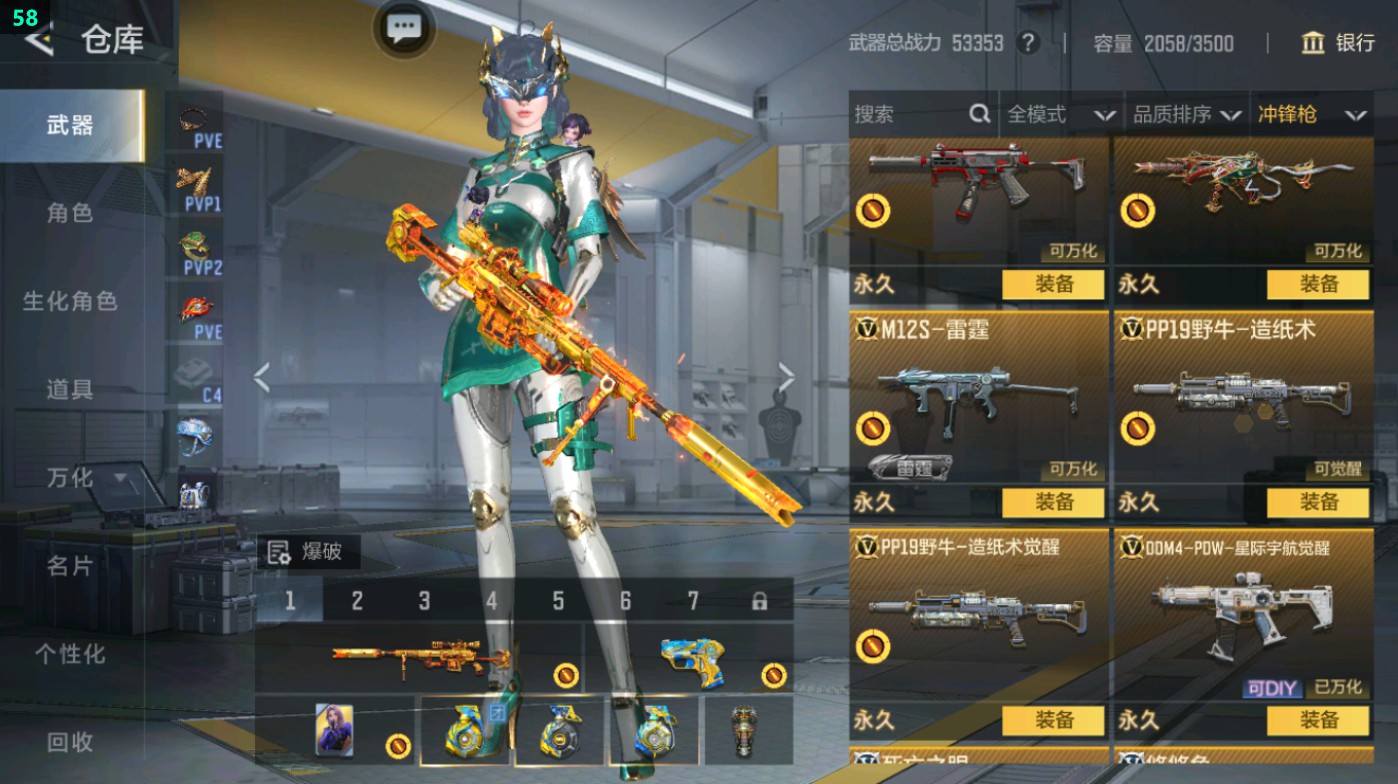This screenshot has height=784, width=1398.
Task: Switch to the 角色 tab
Action: click(70, 213)
